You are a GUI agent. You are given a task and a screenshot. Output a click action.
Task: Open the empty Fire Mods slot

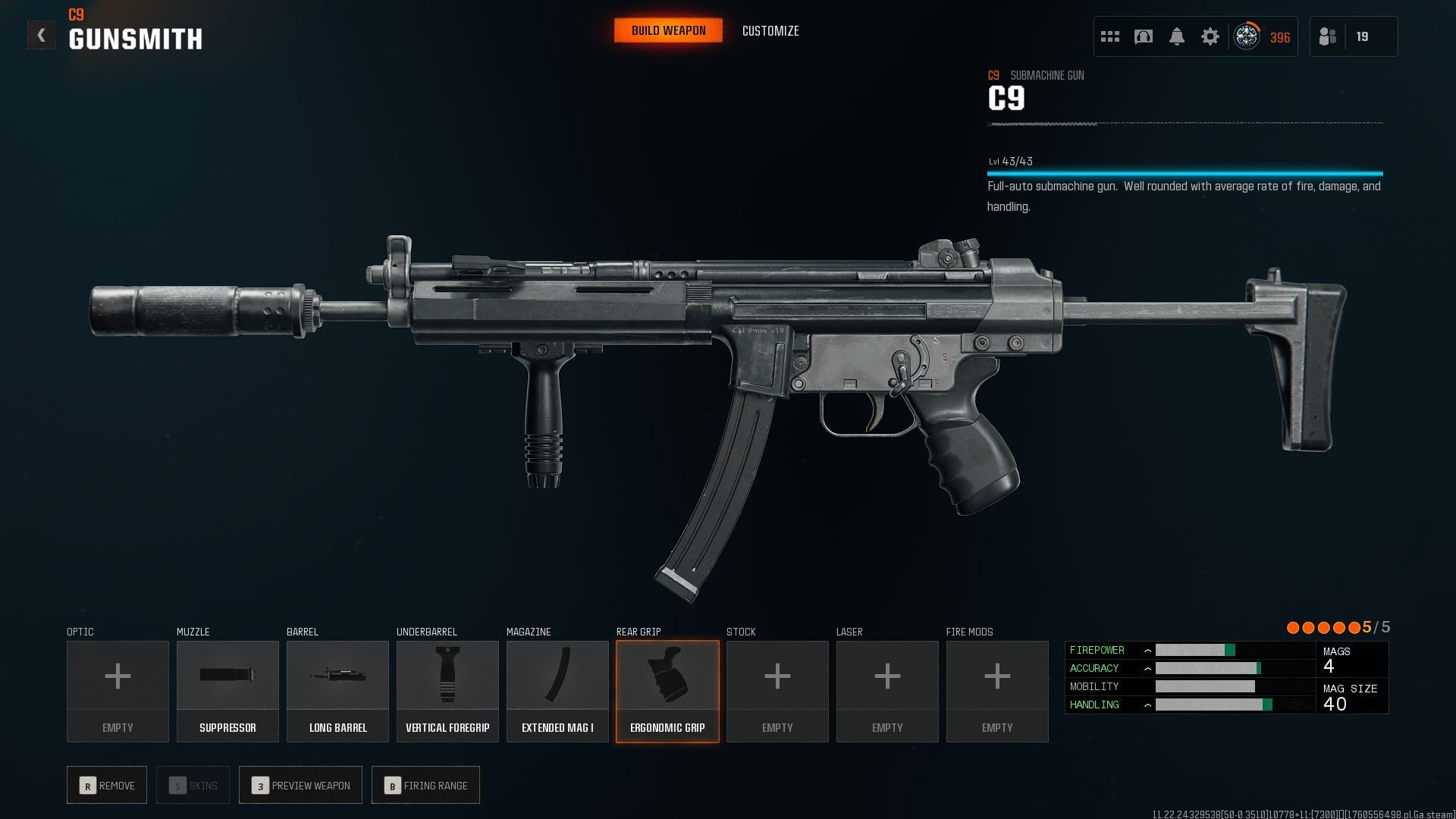(x=997, y=691)
